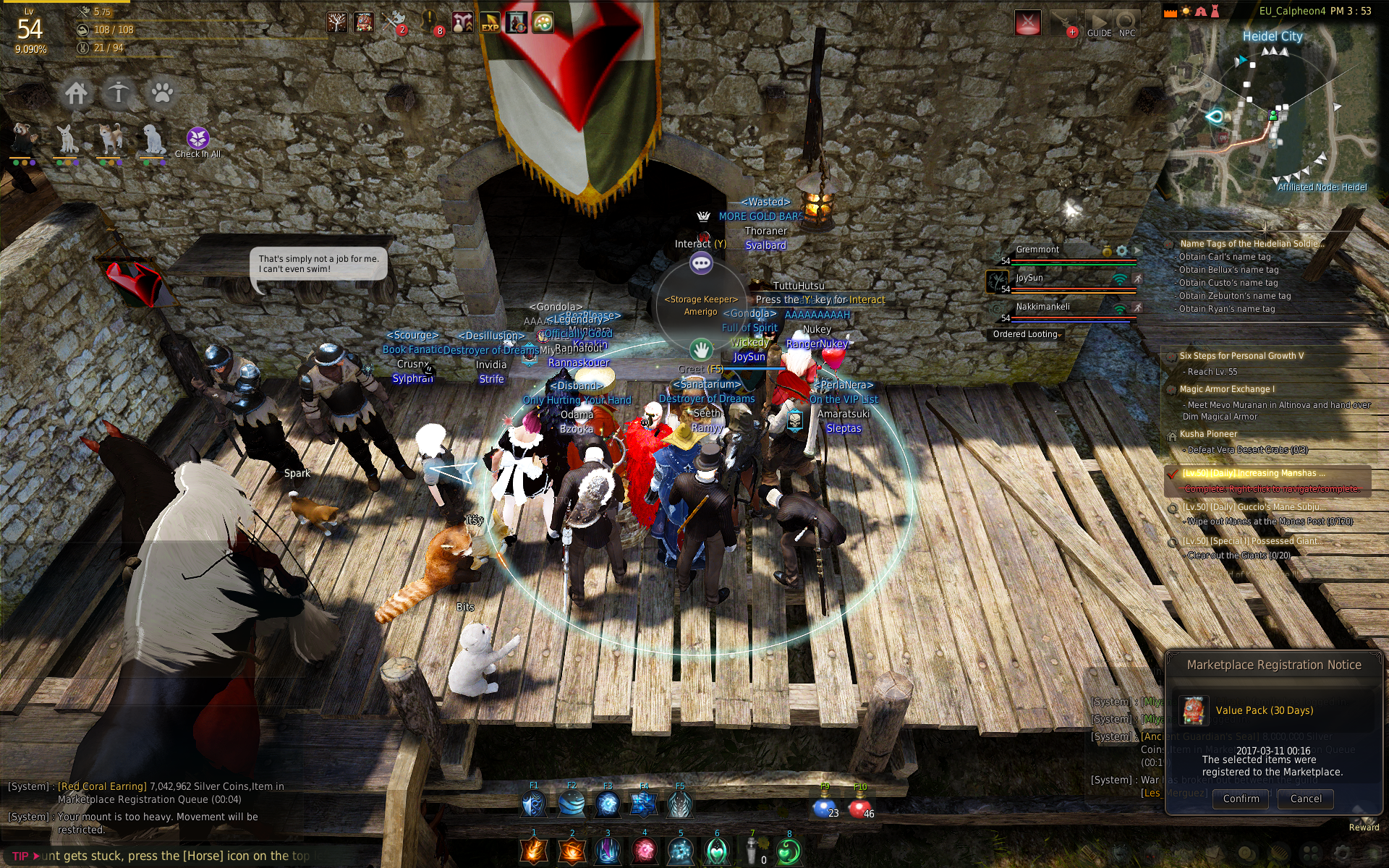The width and height of the screenshot is (1389, 868).
Task: Cancel the Marketplace Registration Notice
Action: click(1305, 799)
